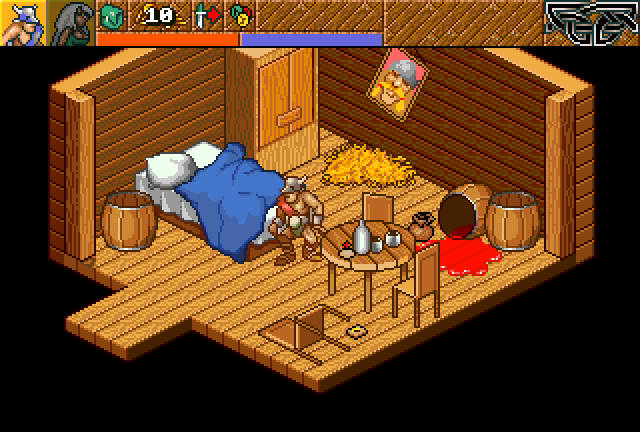Screen dimensions: 640x432
Task: Select the horned-helmet Viking hero portrait
Action: pyautogui.click(x=22, y=23)
